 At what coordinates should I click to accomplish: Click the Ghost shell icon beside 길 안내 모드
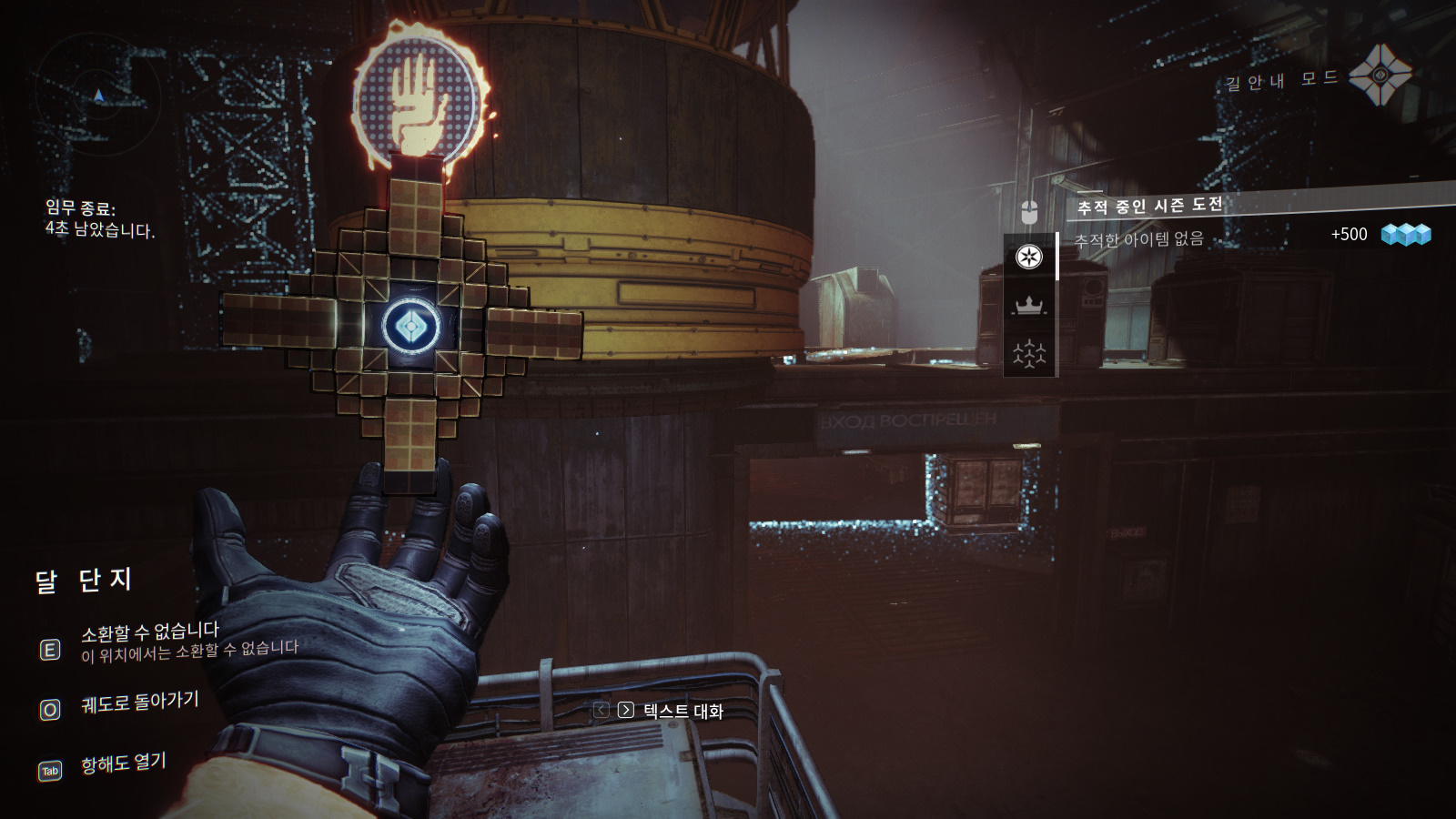tap(1380, 75)
